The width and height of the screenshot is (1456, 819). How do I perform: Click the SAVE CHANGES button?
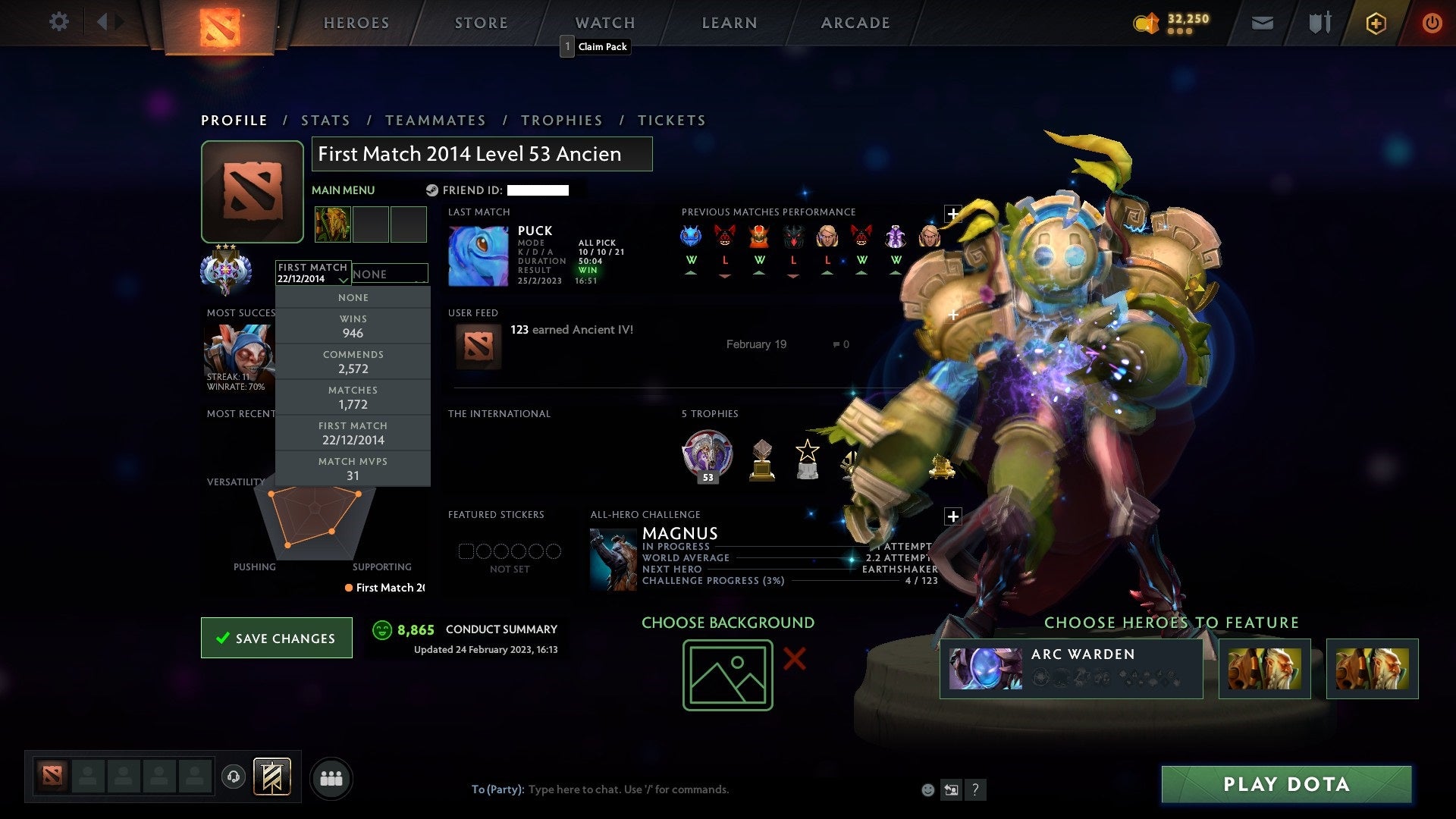[276, 638]
